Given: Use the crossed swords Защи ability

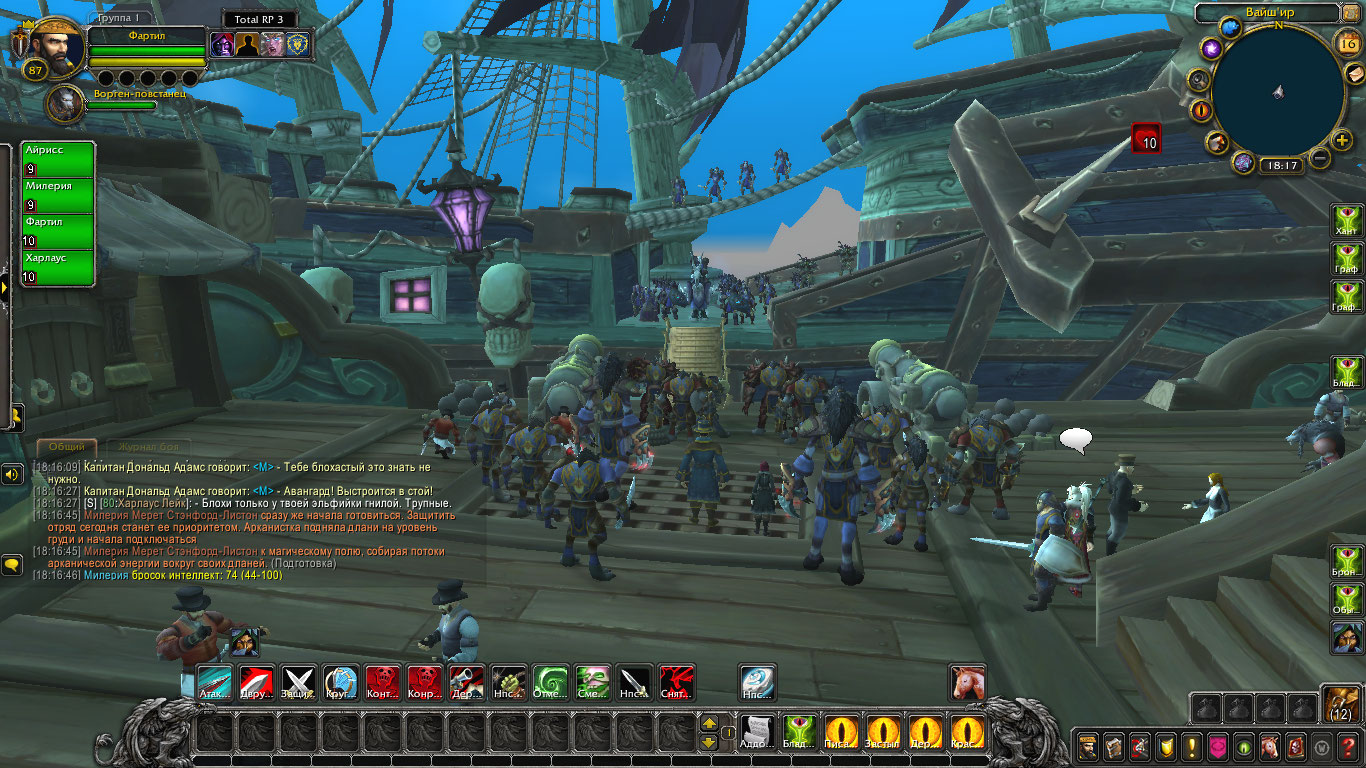Looking at the screenshot, I should (x=299, y=683).
